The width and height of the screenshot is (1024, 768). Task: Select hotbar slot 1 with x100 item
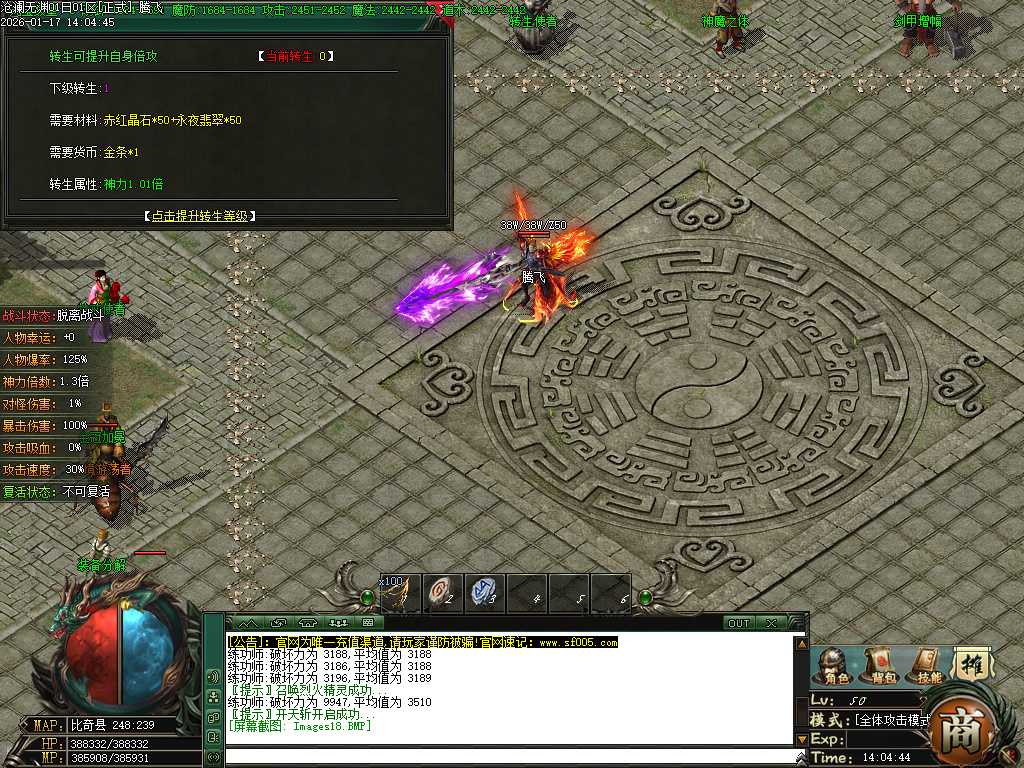(400, 592)
